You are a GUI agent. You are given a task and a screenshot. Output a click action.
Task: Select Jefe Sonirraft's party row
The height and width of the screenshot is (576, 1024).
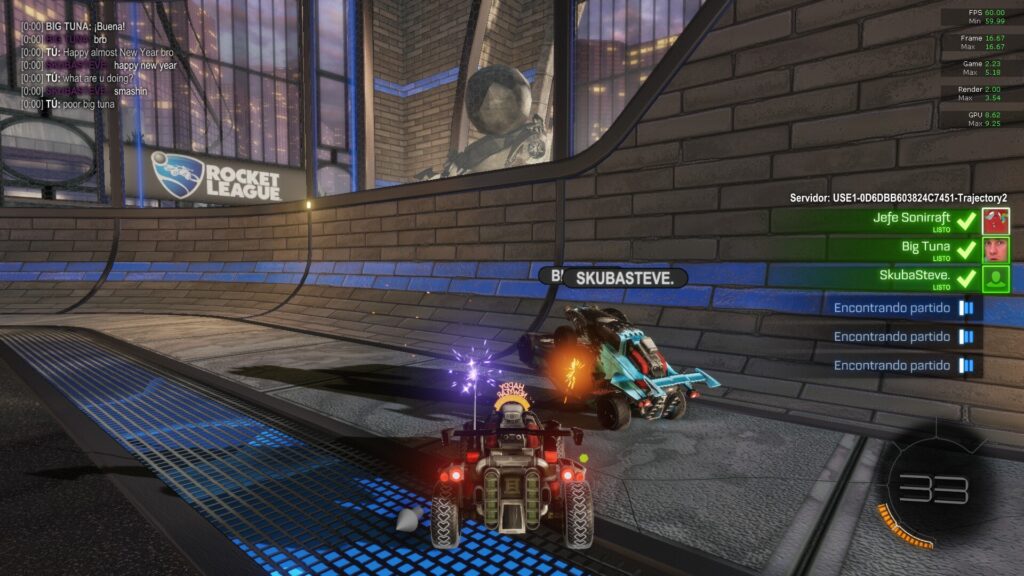880,221
